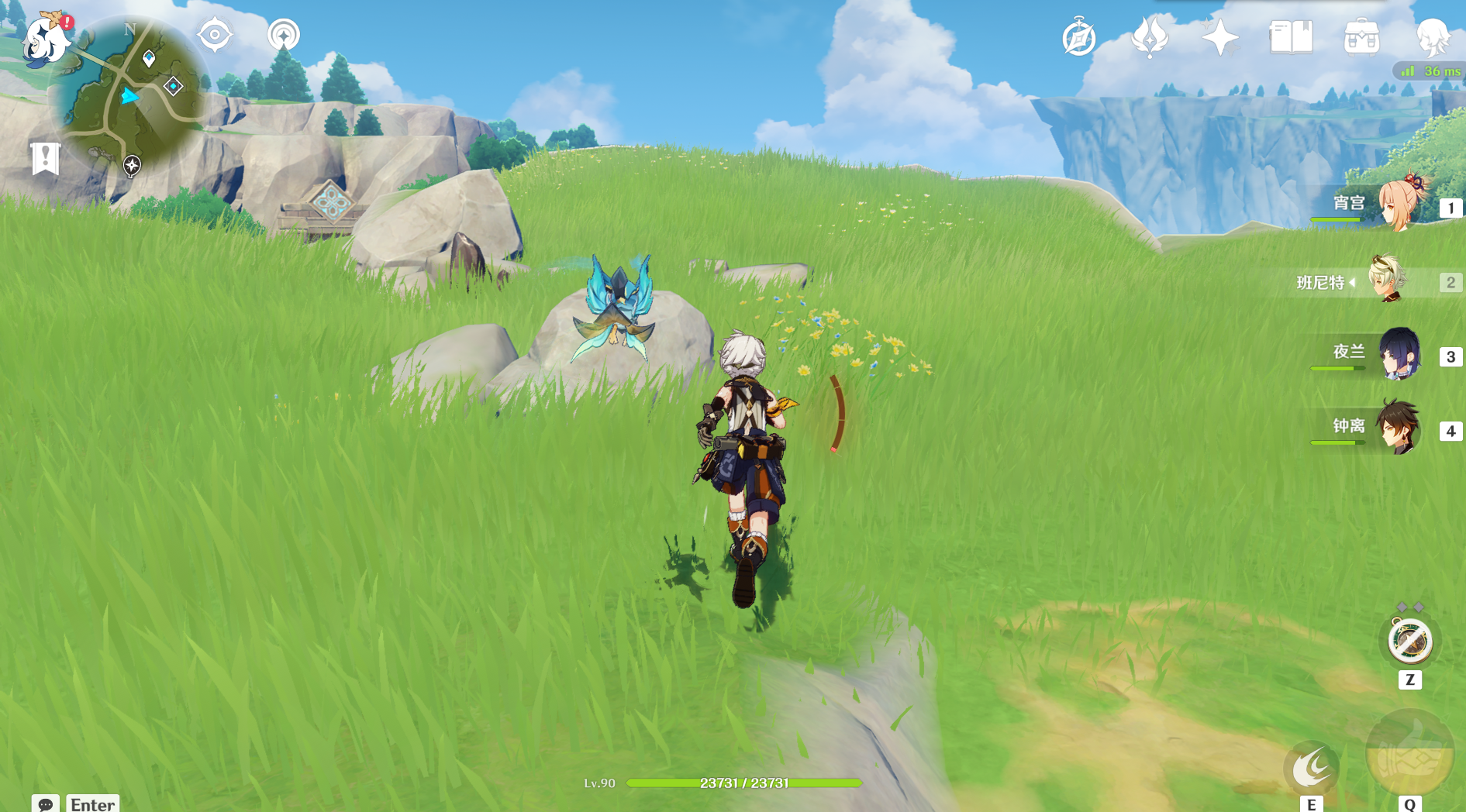Open the quest log bookmark icon
The height and width of the screenshot is (812, 1466).
click(46, 158)
